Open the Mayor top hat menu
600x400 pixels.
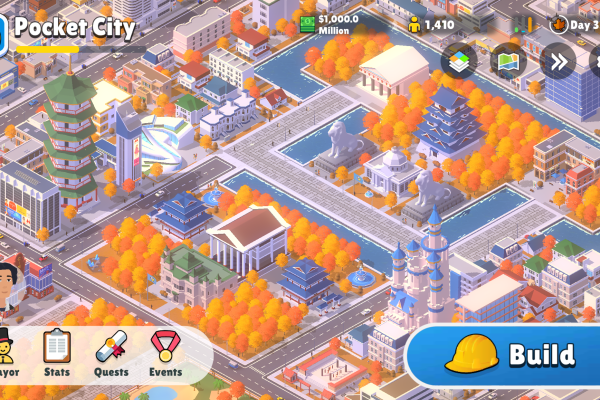pos(7,351)
